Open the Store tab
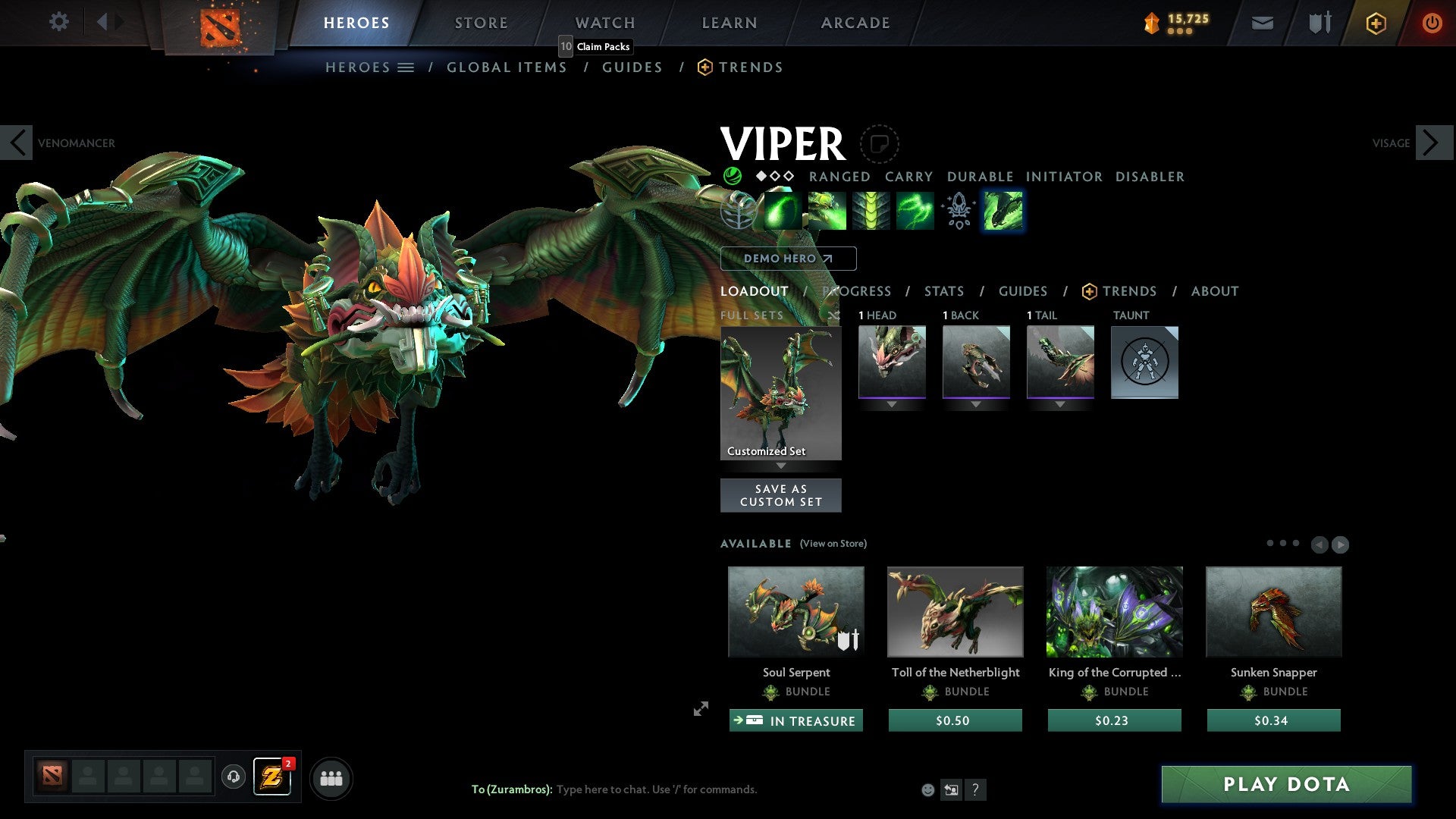 [x=482, y=23]
